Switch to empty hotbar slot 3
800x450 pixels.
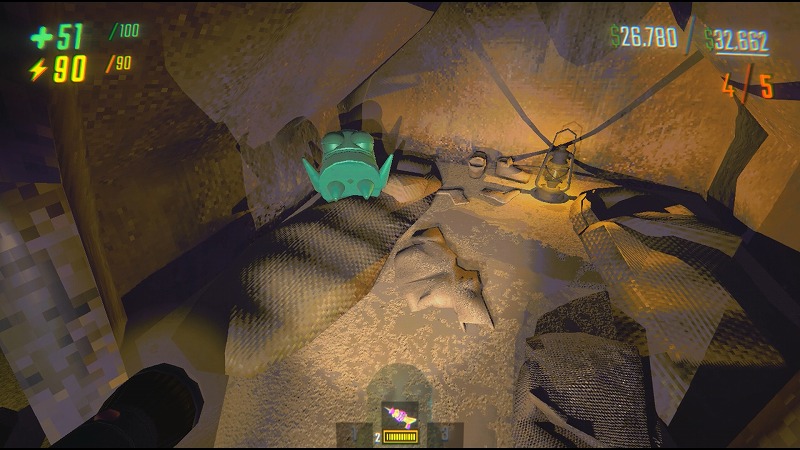pos(447,434)
